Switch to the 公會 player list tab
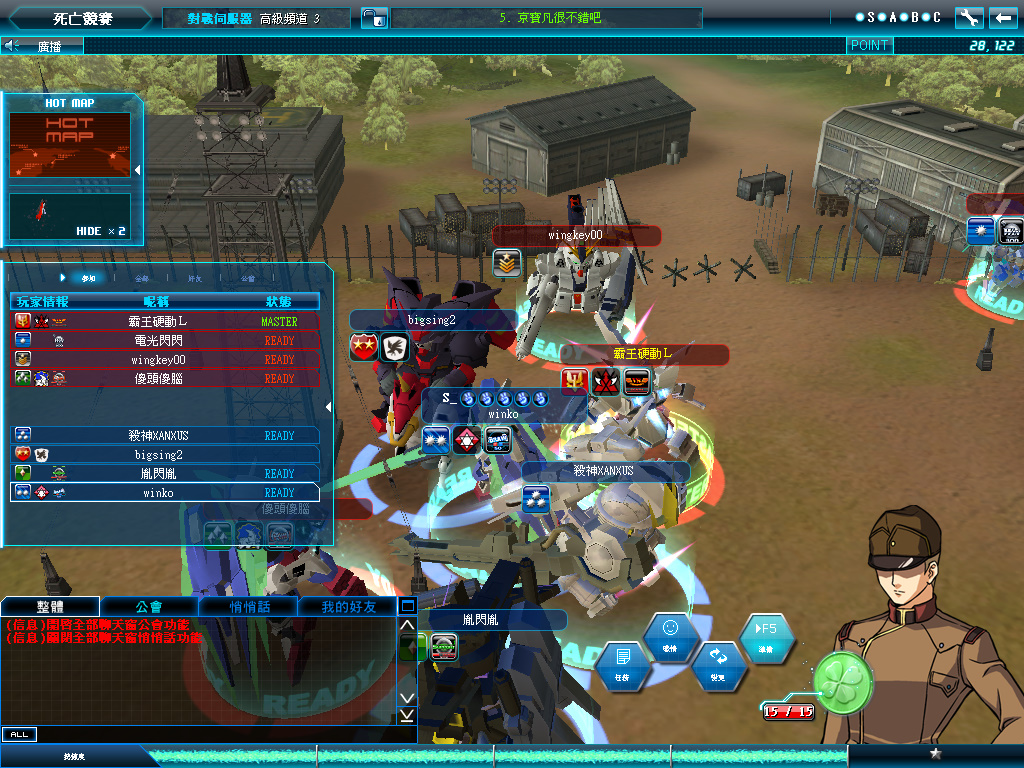The image size is (1024, 768). pyautogui.click(x=248, y=278)
